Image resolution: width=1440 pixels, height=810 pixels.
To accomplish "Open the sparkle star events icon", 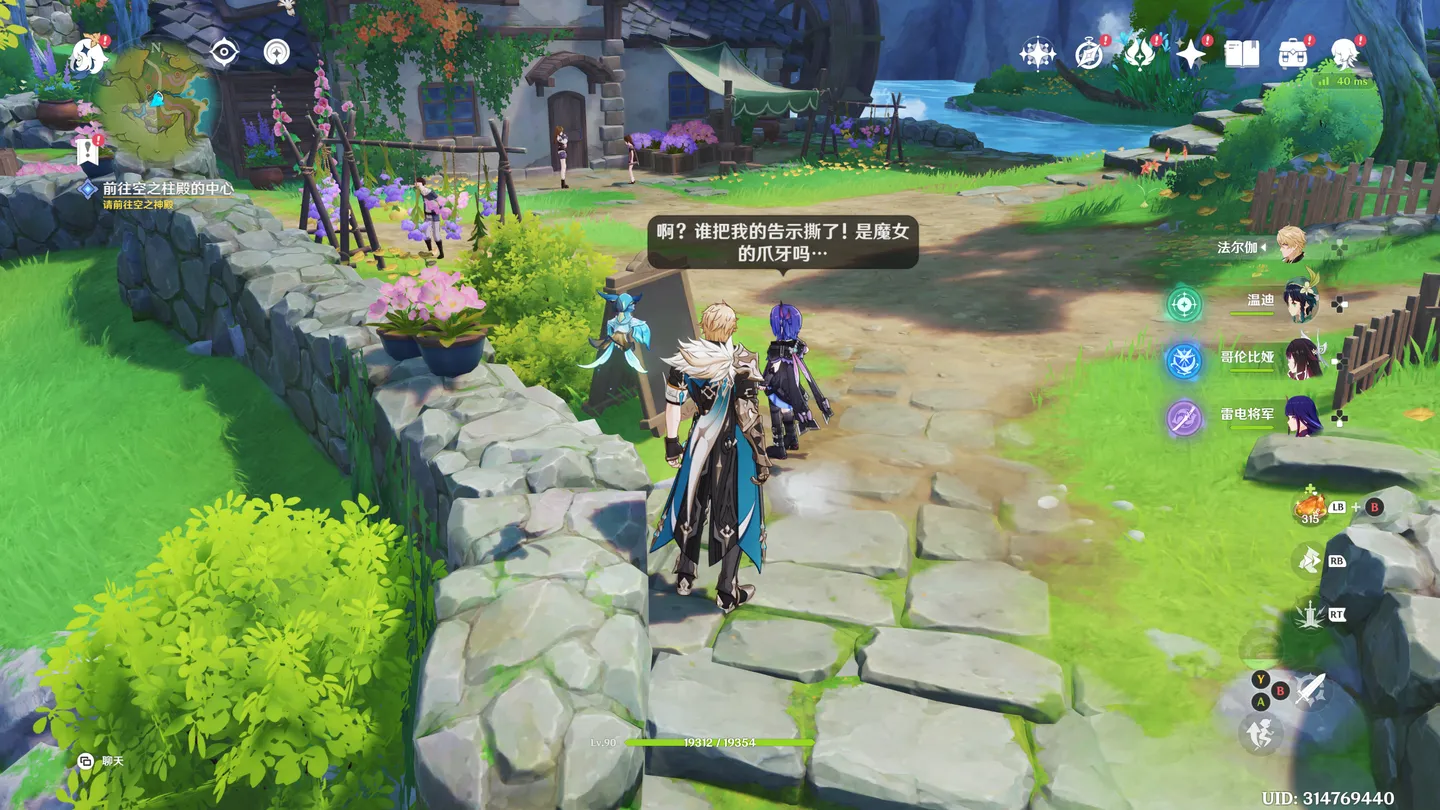I will point(1190,54).
